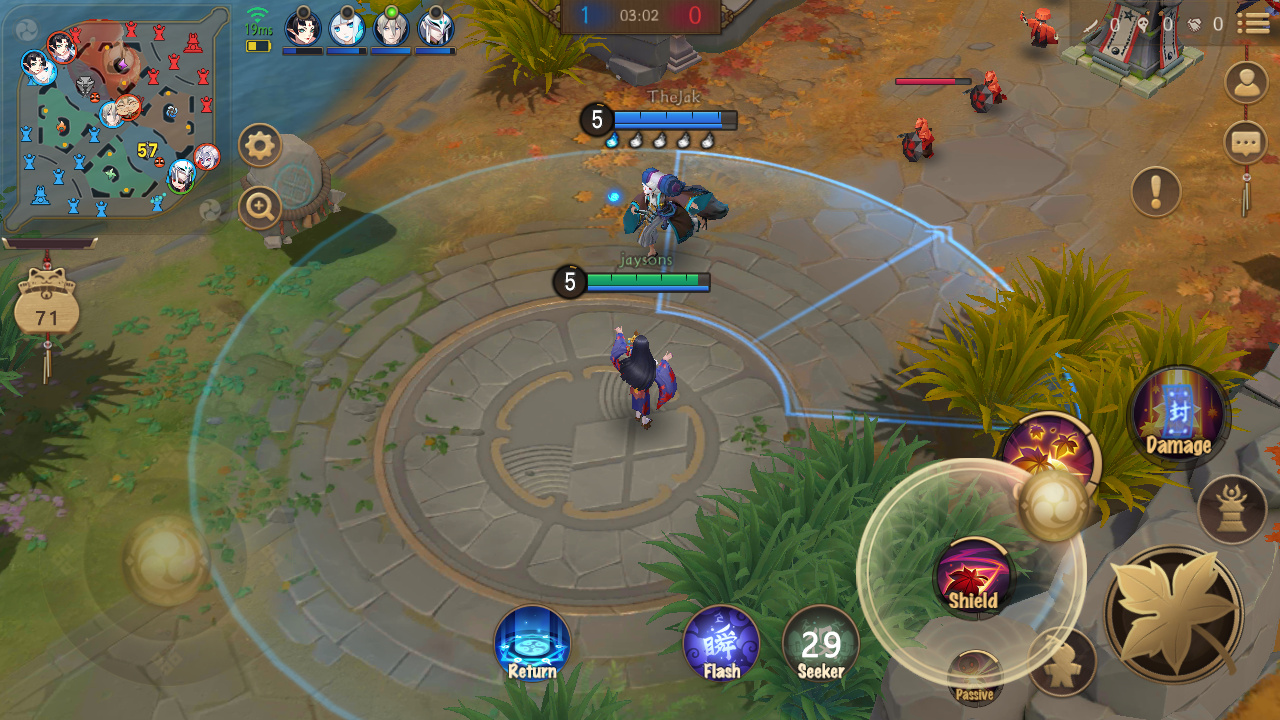
Task: Send an alert with the exclamation button
Action: 1156,191
